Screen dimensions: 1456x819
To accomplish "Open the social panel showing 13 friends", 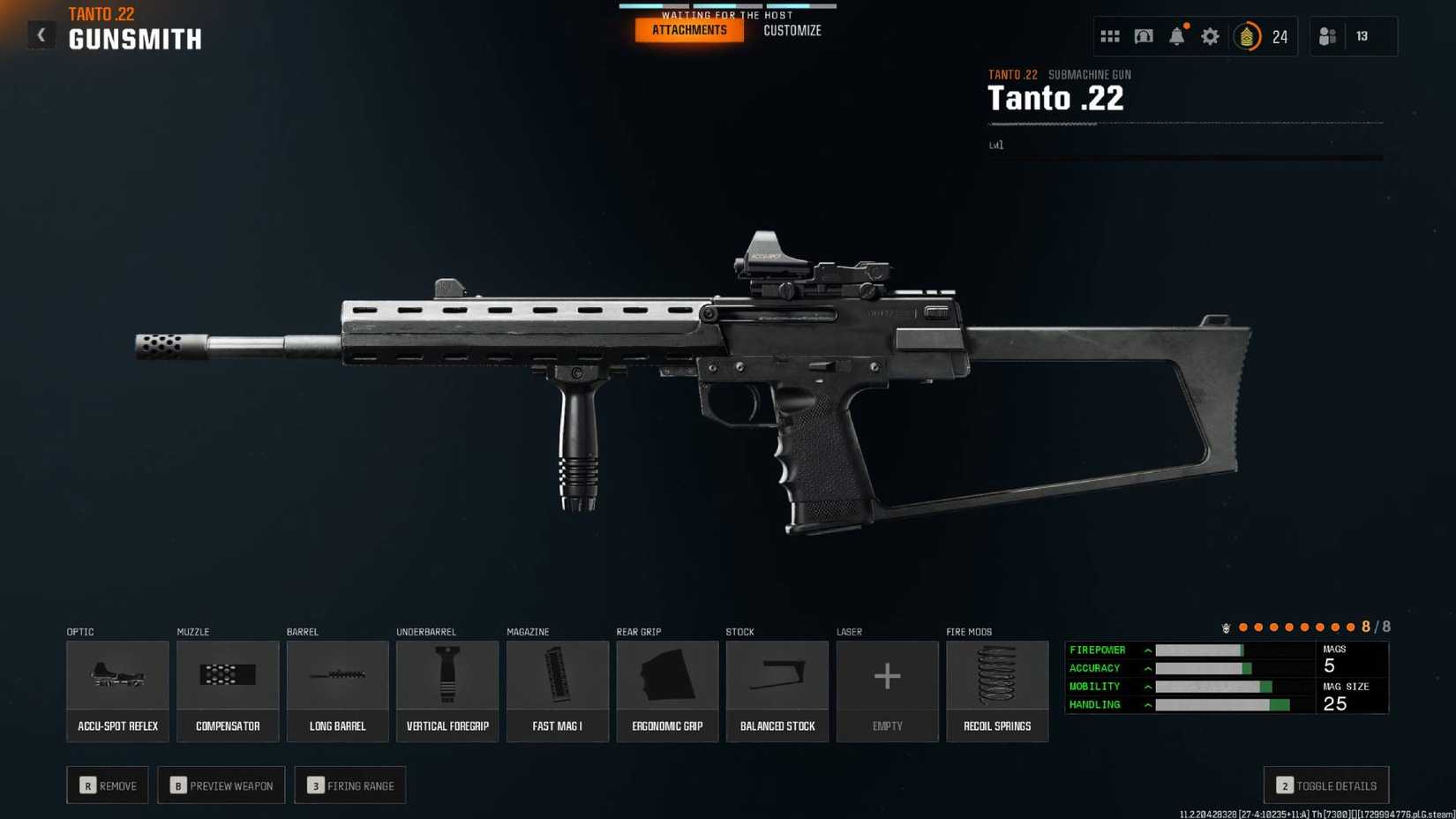I will point(1328,36).
